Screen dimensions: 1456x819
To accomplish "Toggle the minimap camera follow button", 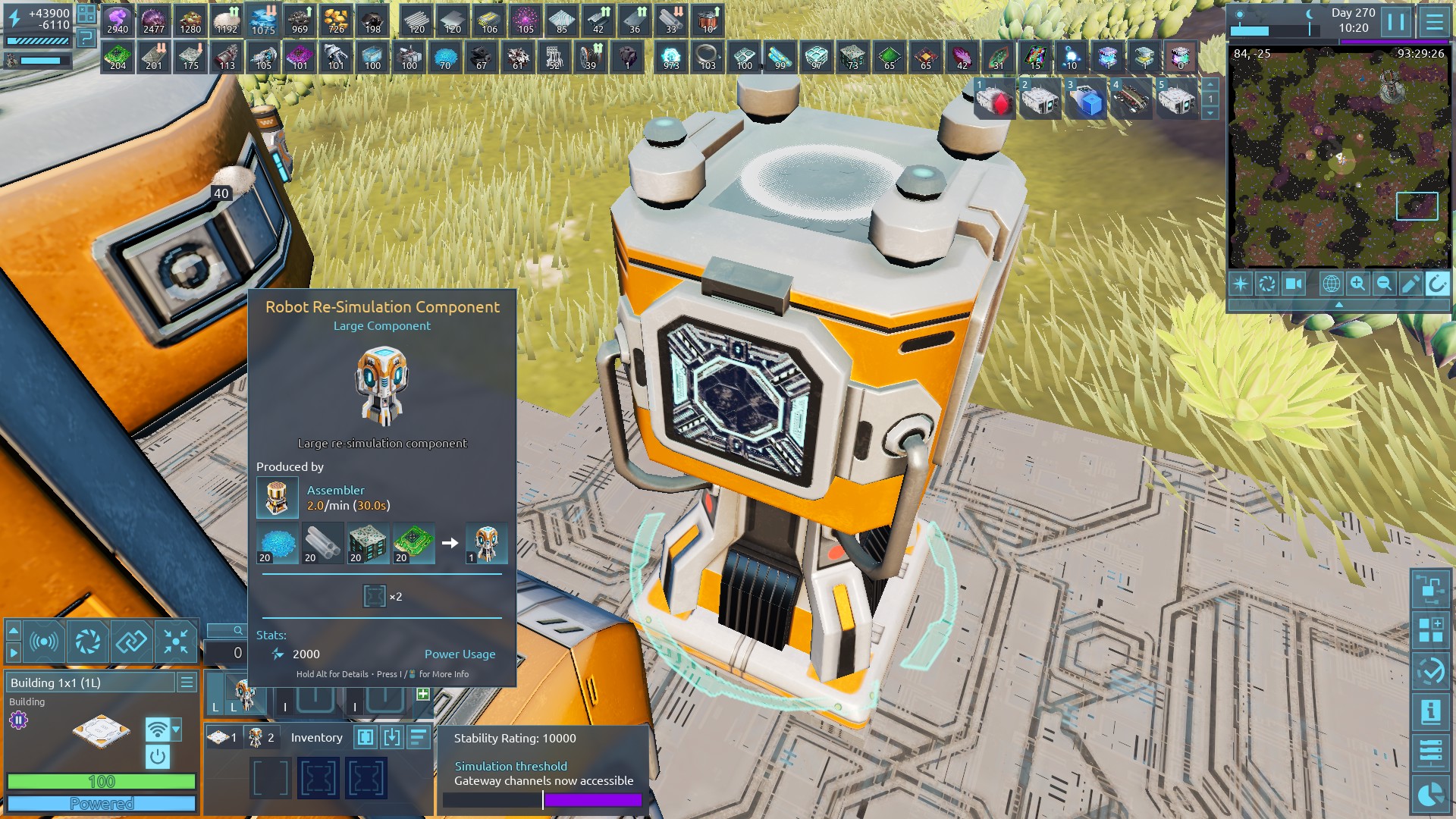I will click(x=1293, y=284).
